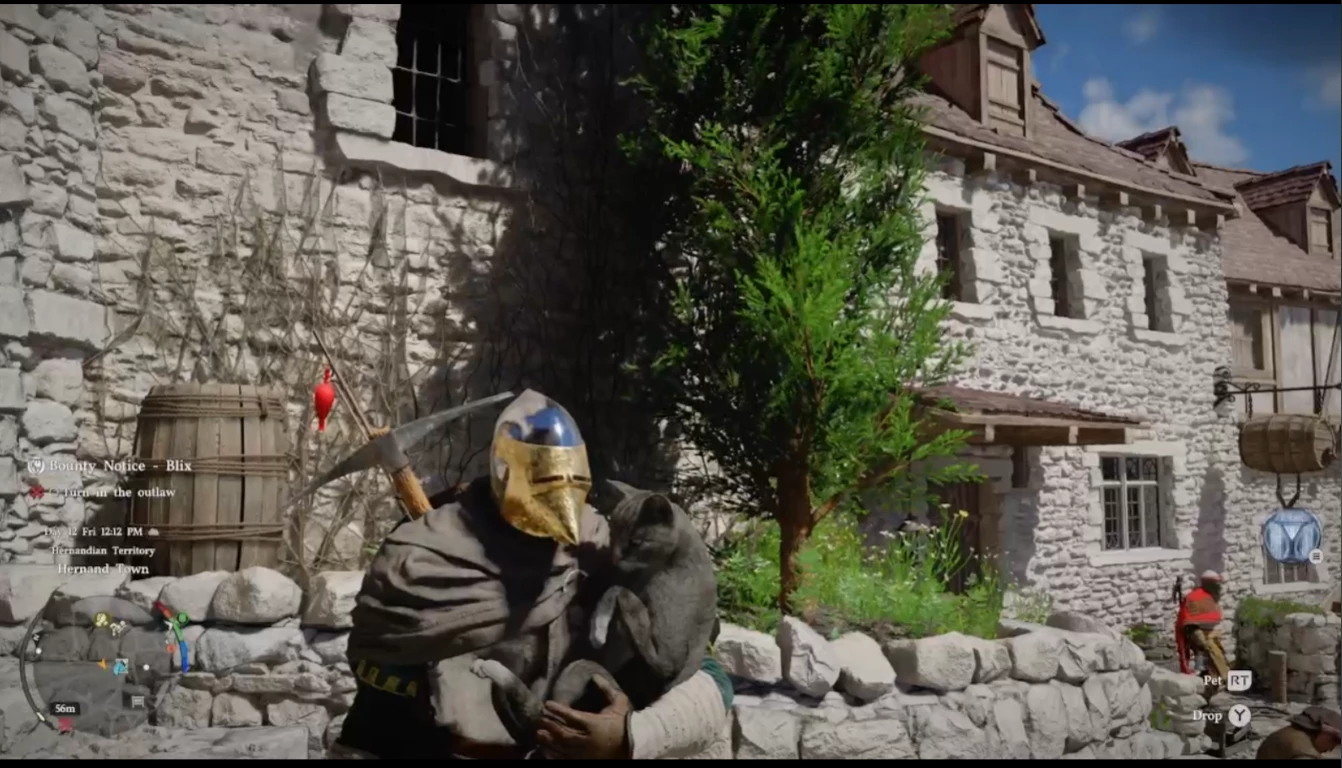Open the blue circular emblem icon
This screenshot has width=1342, height=768.
tap(1291, 537)
